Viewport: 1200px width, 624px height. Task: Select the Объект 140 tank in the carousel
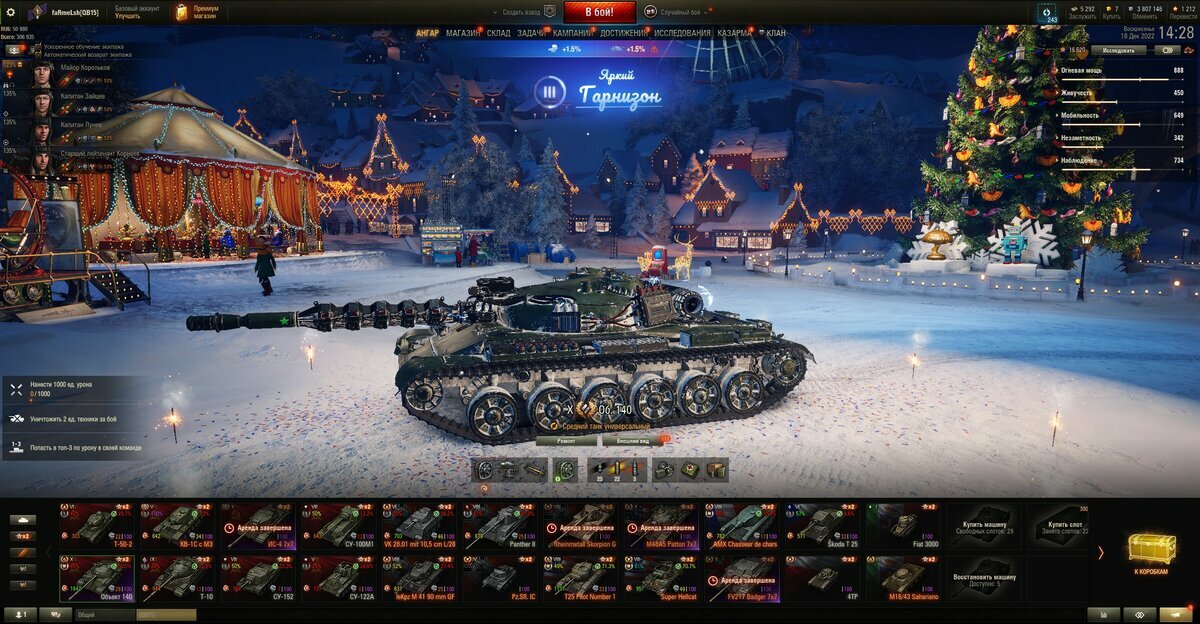[x=97, y=579]
